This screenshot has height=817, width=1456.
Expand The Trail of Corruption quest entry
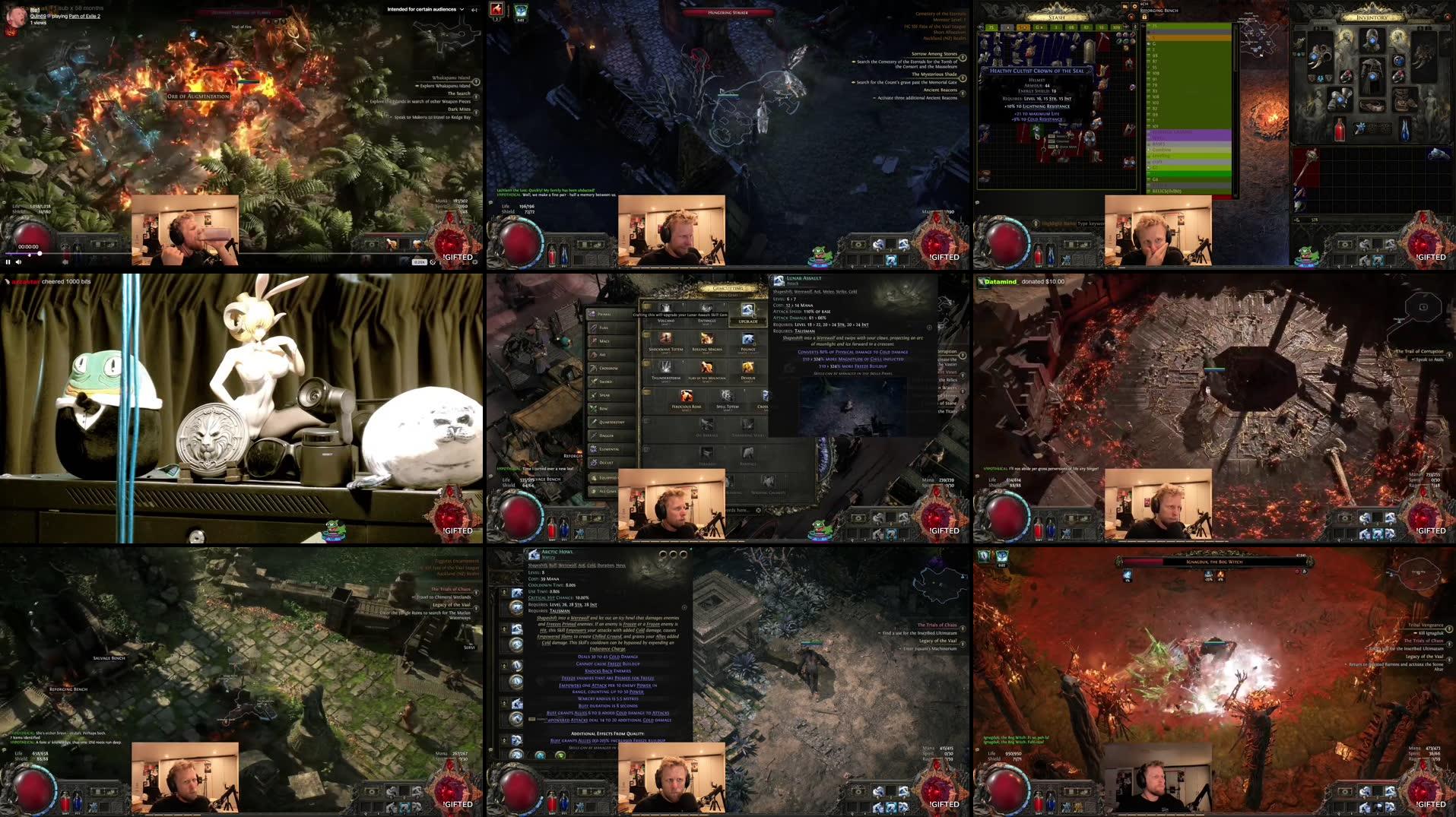click(1451, 355)
